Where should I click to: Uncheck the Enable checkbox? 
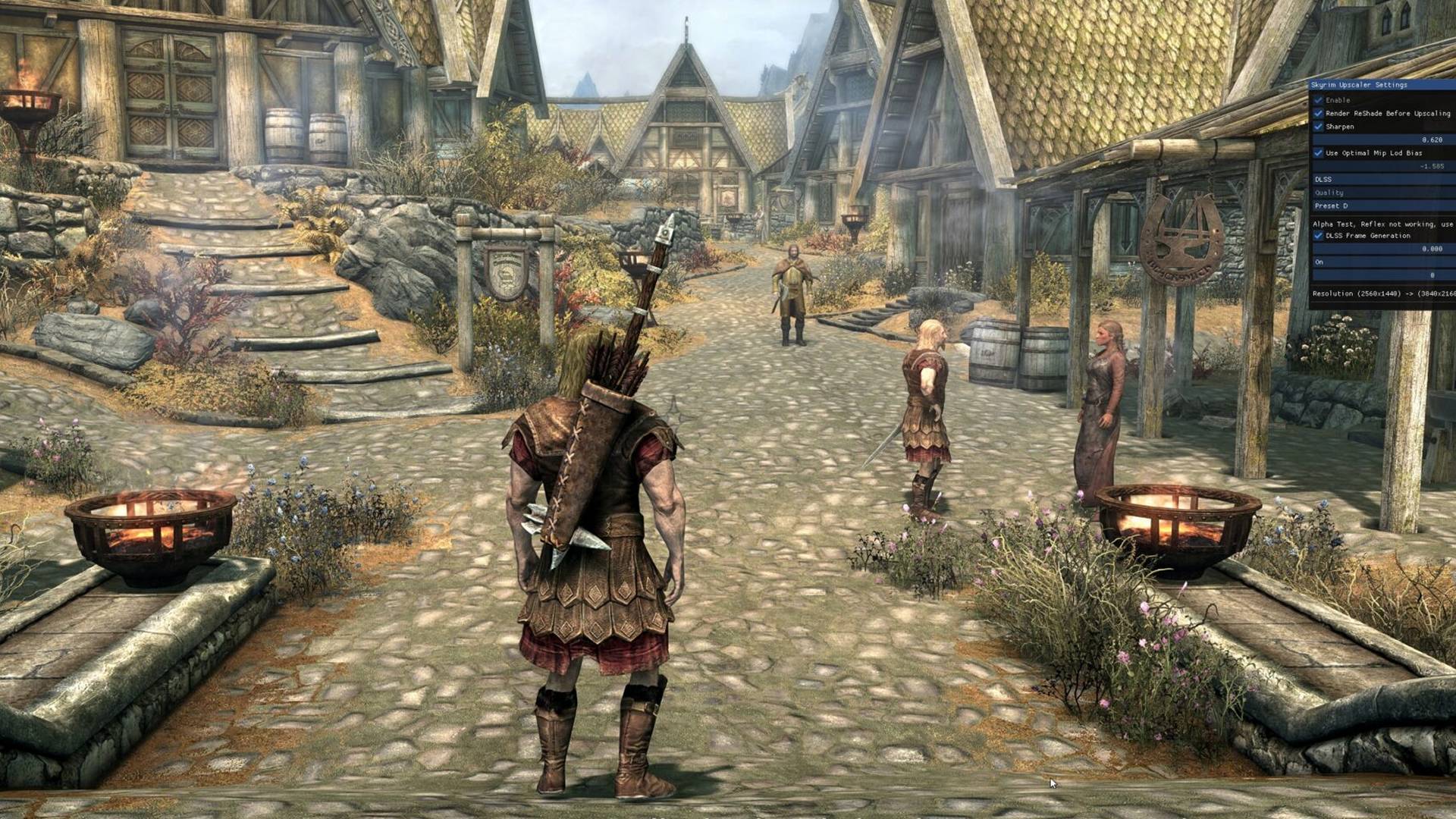[1317, 99]
